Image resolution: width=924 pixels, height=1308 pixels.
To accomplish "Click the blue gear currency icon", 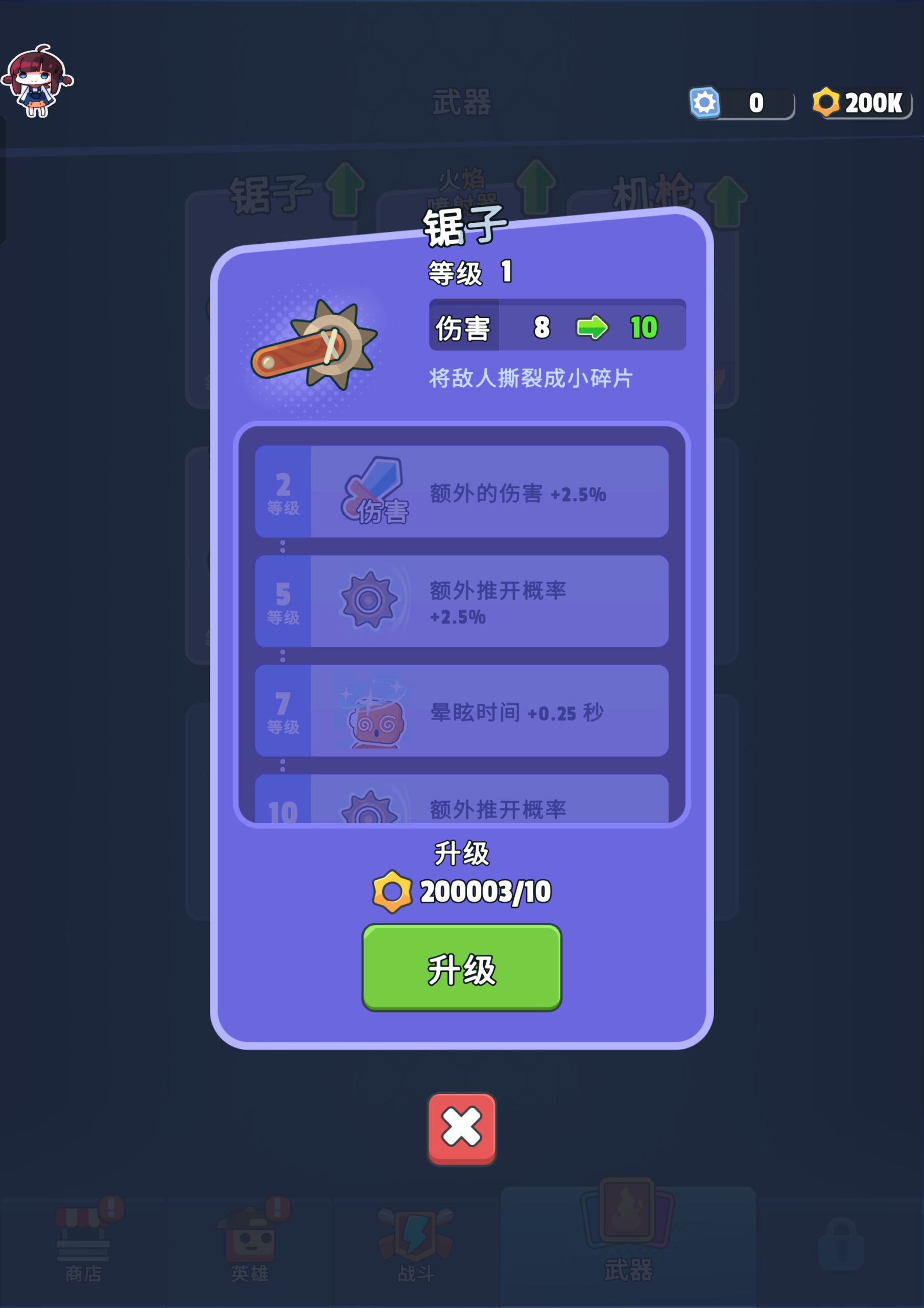I will pyautogui.click(x=705, y=103).
